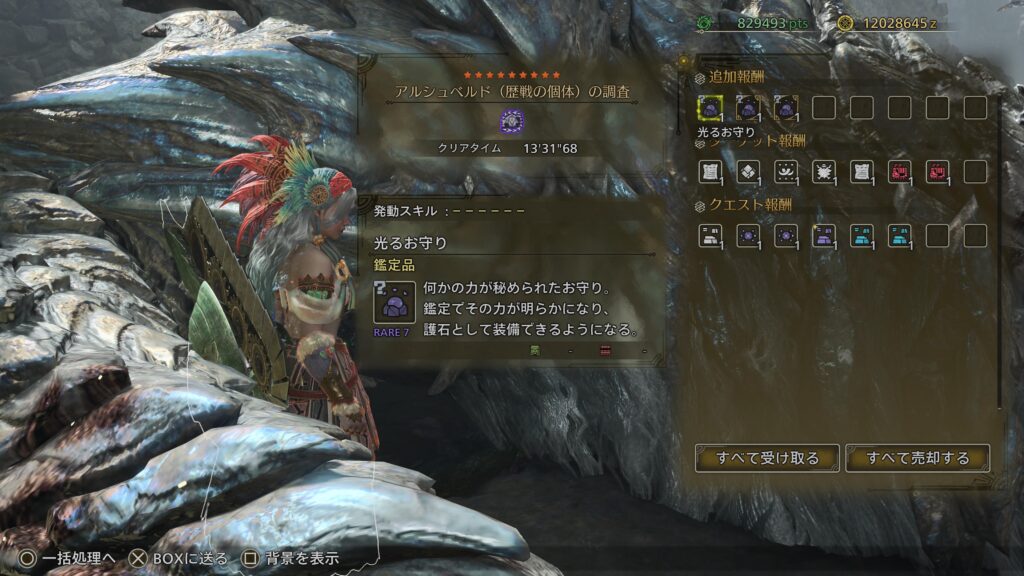Pick the white spiky claw reward item
This screenshot has width=1024, height=576.
pos(824,171)
